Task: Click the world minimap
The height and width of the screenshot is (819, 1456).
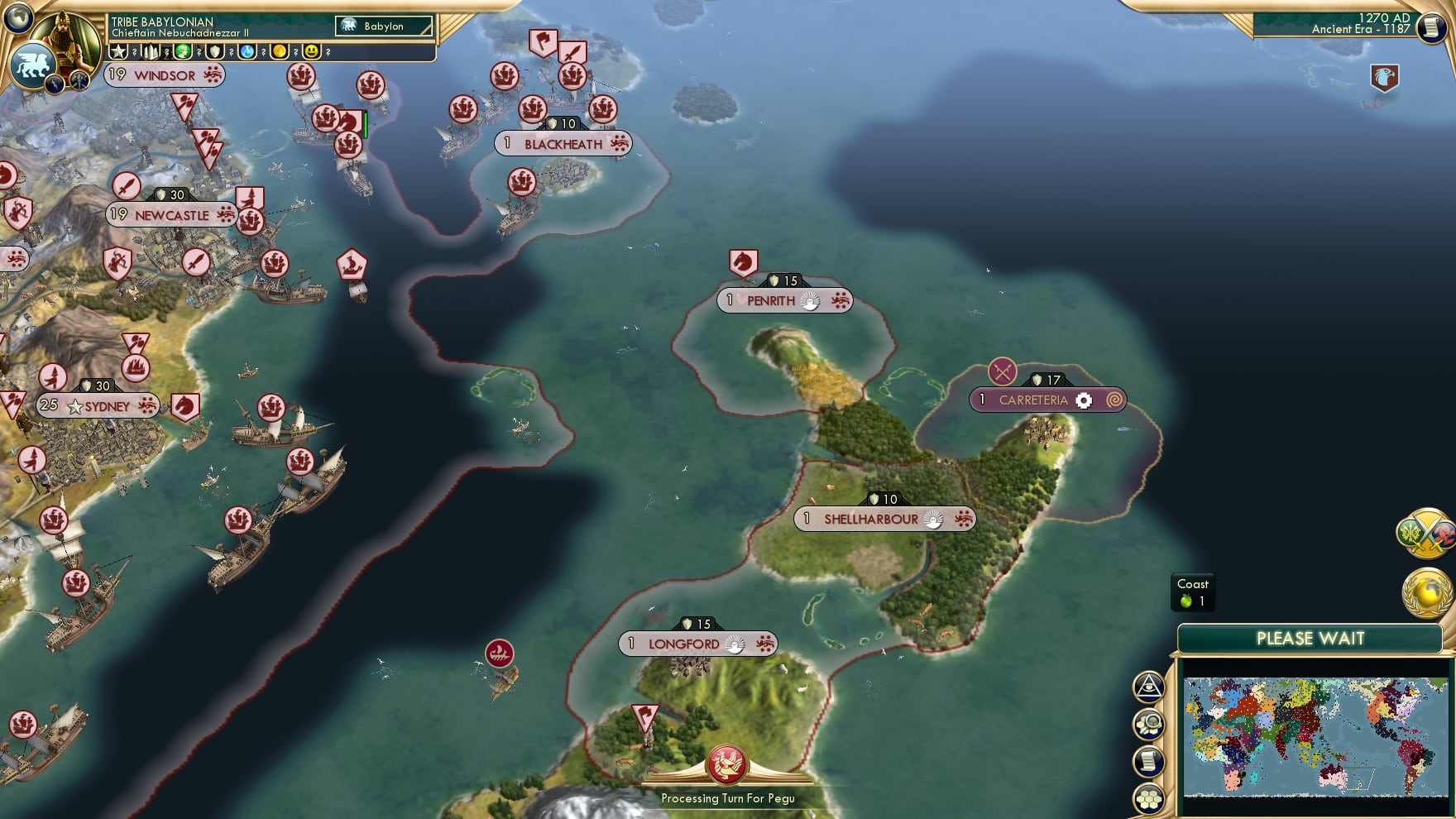Action: (1315, 736)
